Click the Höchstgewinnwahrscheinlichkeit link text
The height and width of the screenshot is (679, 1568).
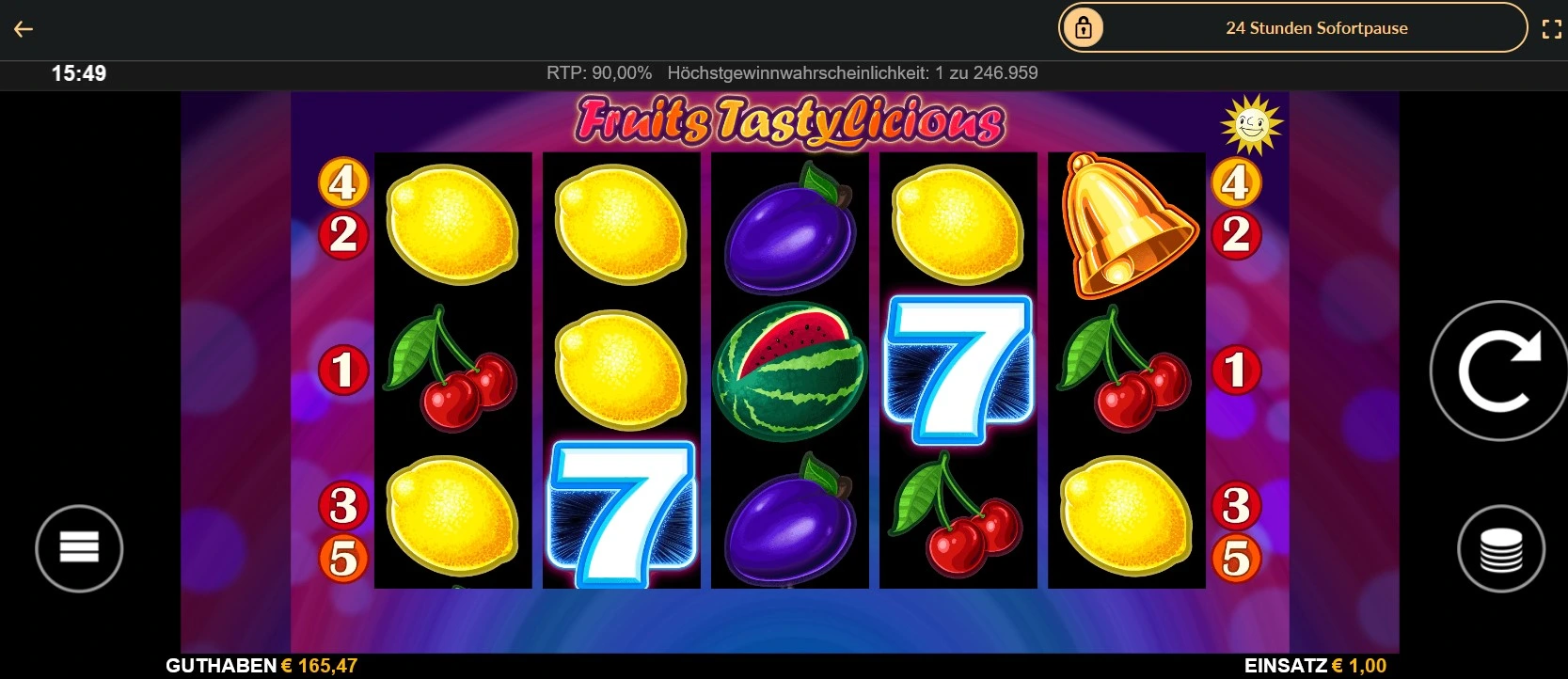[x=851, y=72]
